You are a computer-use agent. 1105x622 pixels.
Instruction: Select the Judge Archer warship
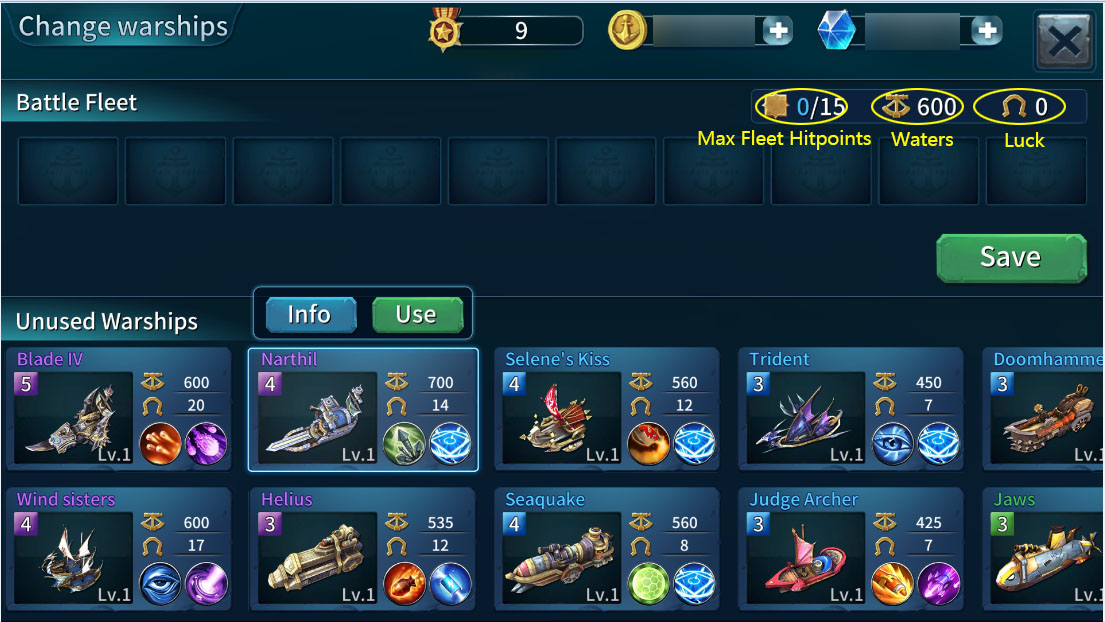(x=850, y=550)
